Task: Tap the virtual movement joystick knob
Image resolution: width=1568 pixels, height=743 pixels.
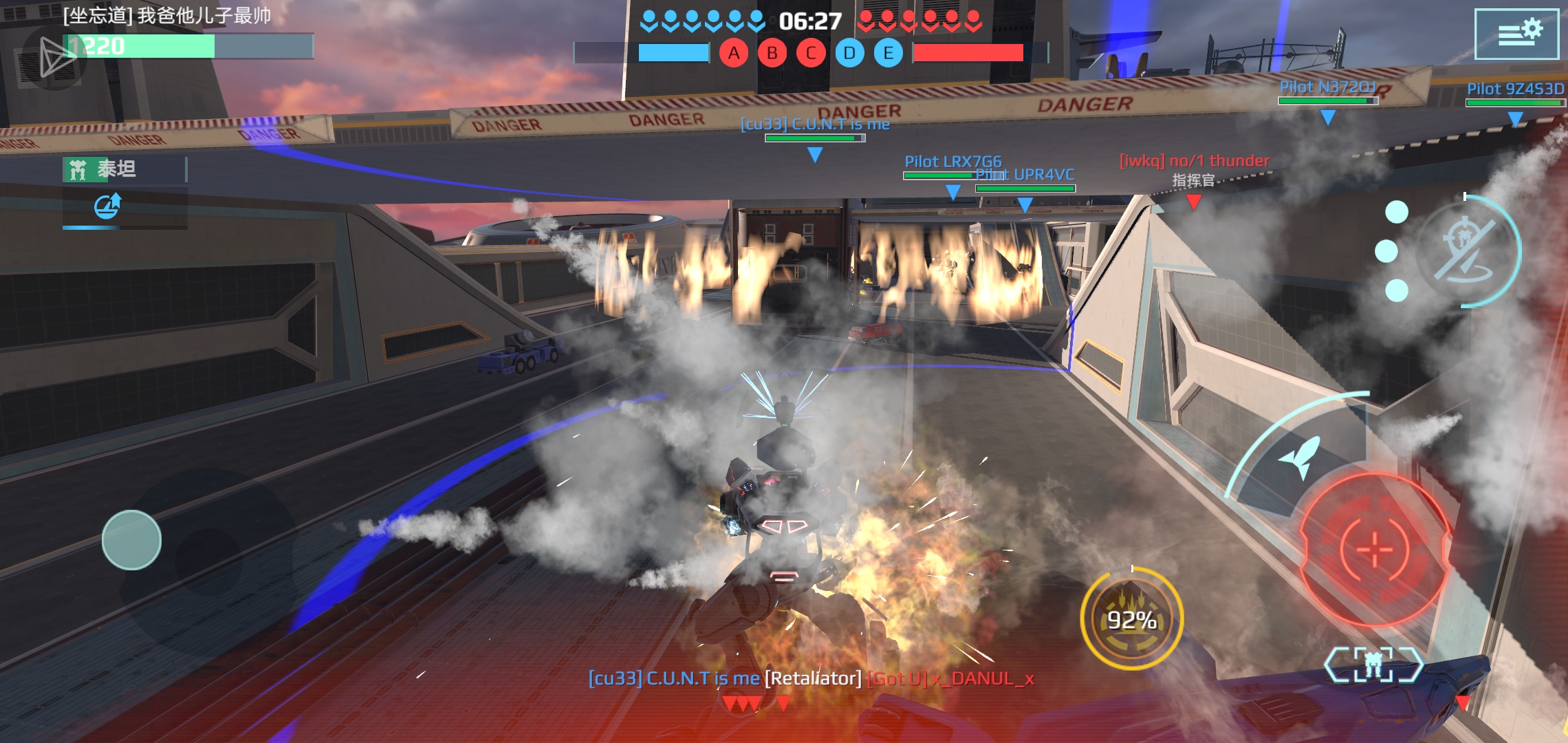Action: click(x=131, y=540)
